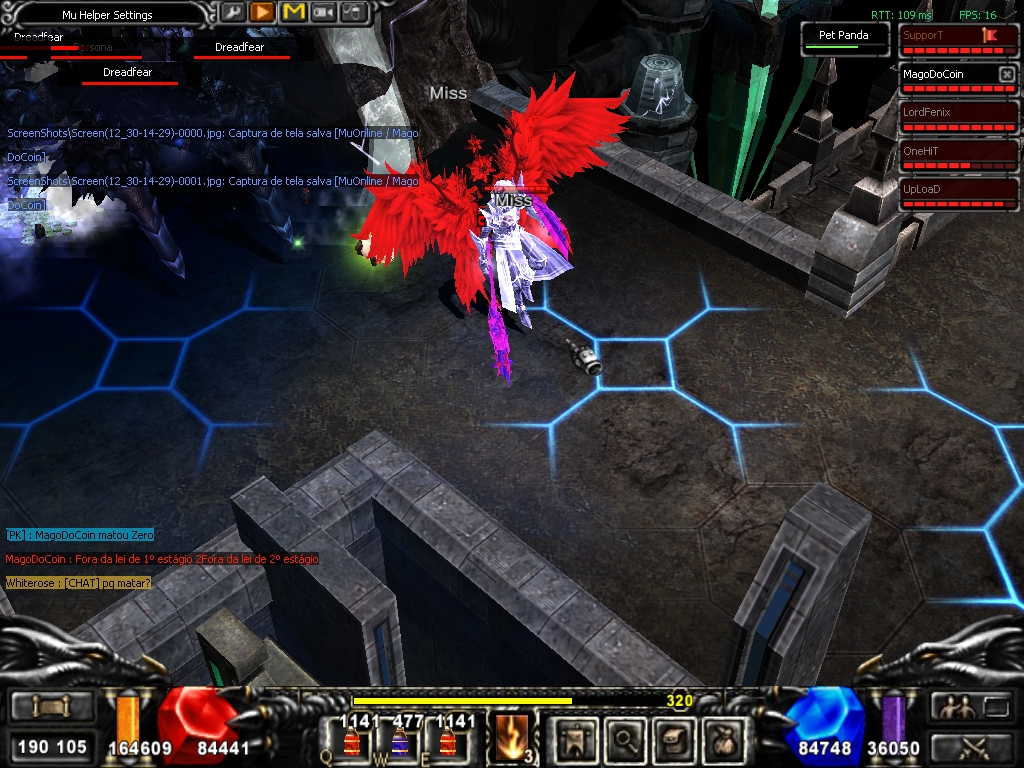1024x768 pixels.
Task: Click the camera icon button in top toolbar
Action: tap(323, 12)
